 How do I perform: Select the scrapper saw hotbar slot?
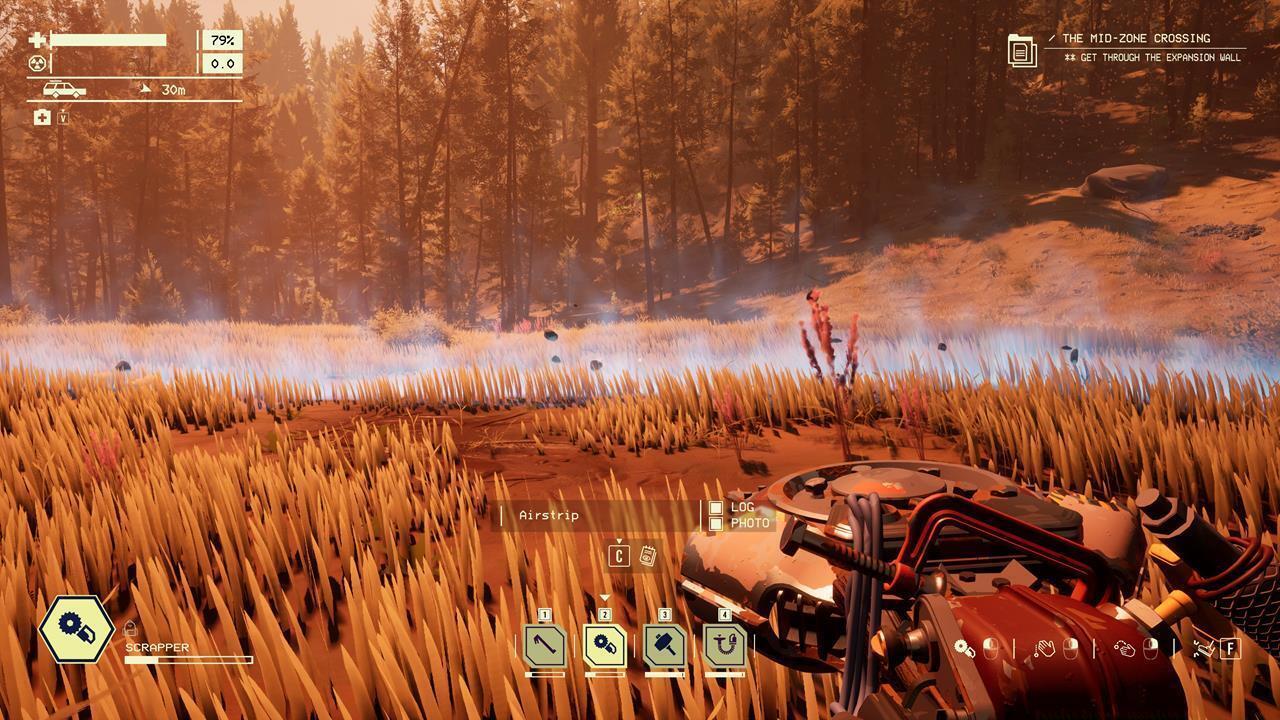pos(604,646)
